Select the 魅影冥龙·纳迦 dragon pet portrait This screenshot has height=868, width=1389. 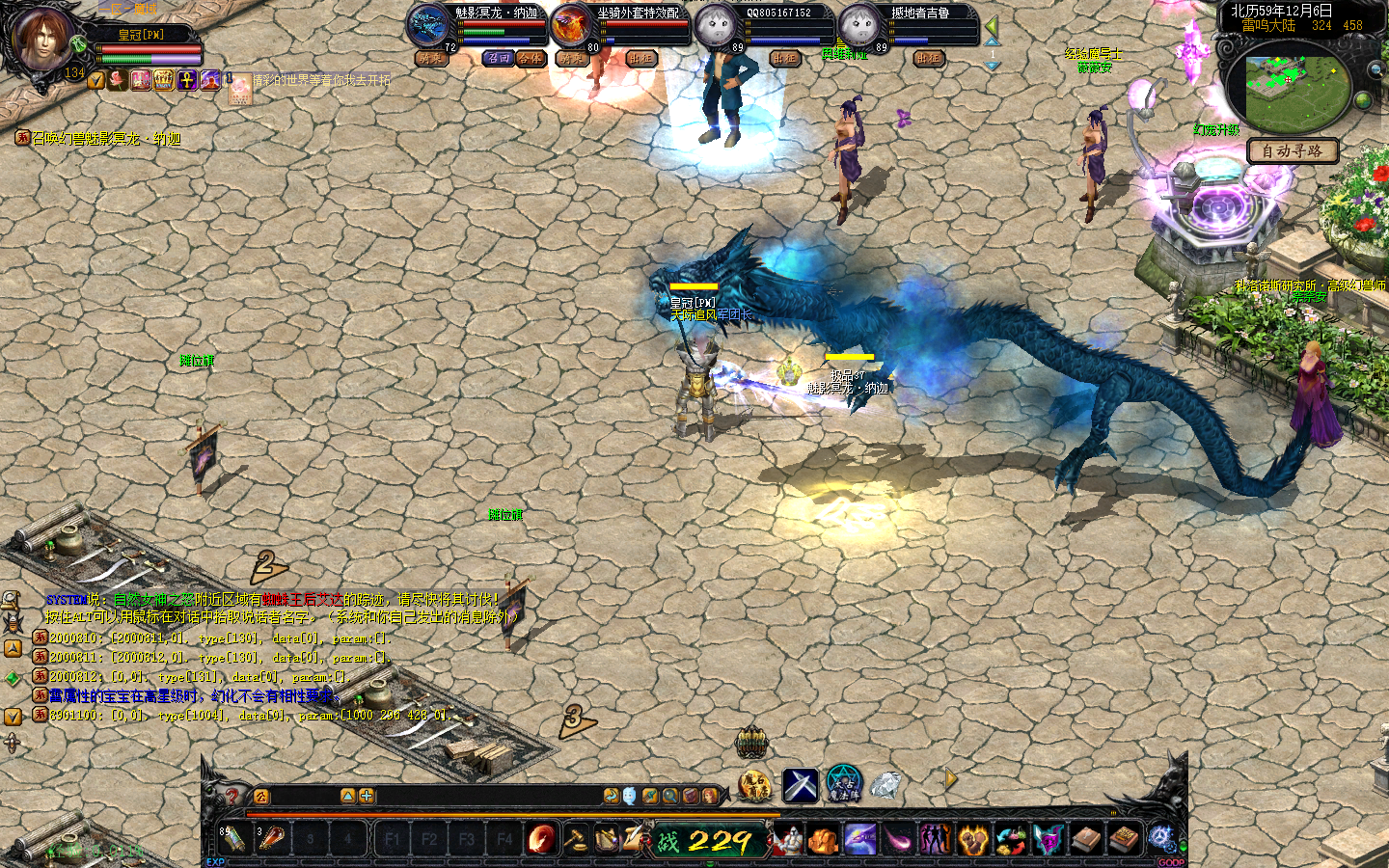point(427,25)
